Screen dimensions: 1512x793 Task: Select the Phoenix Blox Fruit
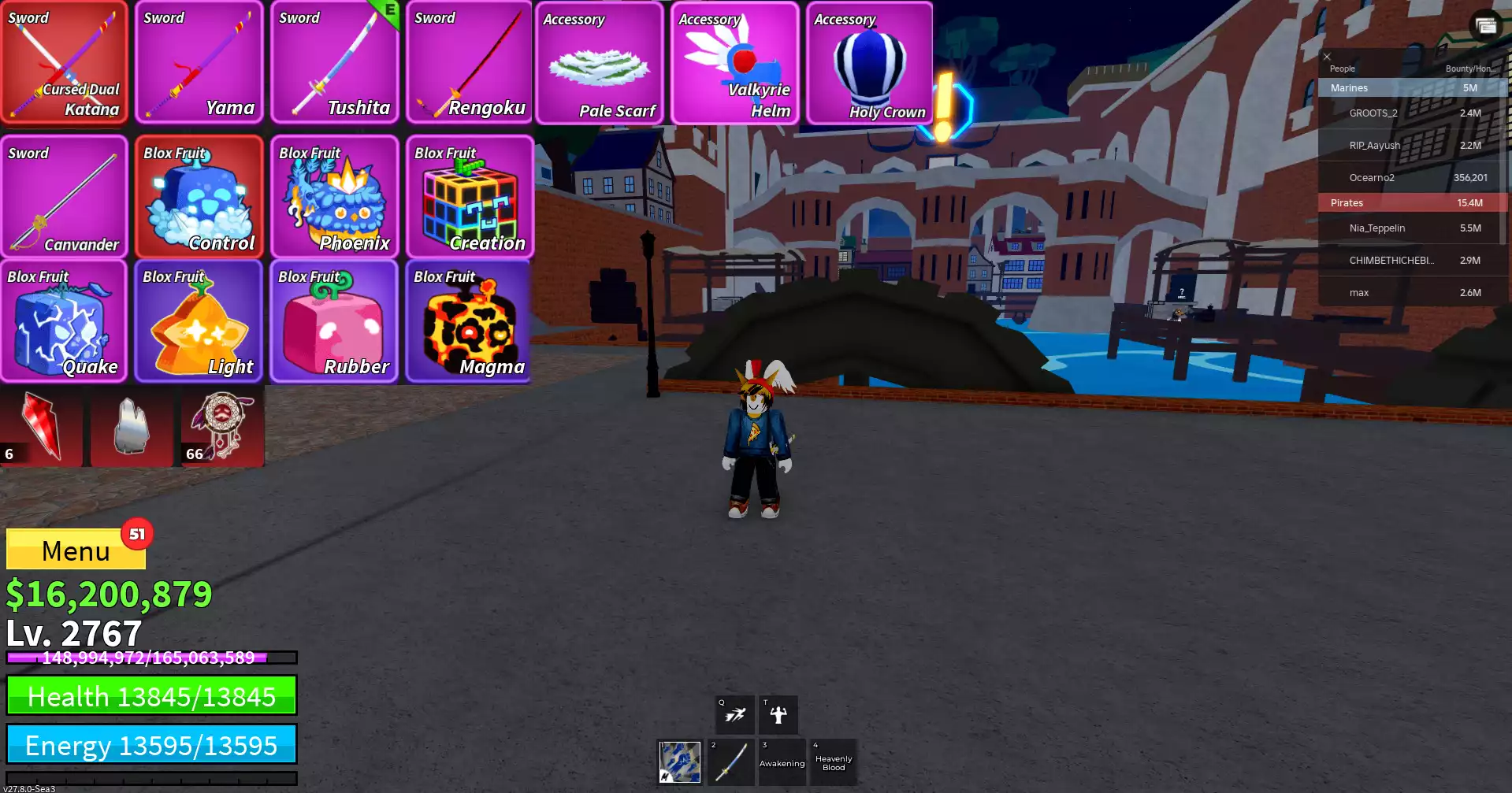coord(335,197)
